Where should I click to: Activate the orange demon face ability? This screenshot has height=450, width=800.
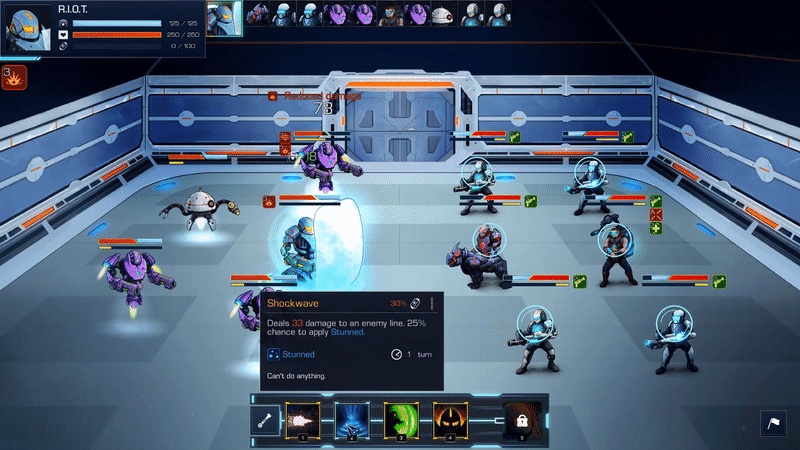click(x=449, y=420)
